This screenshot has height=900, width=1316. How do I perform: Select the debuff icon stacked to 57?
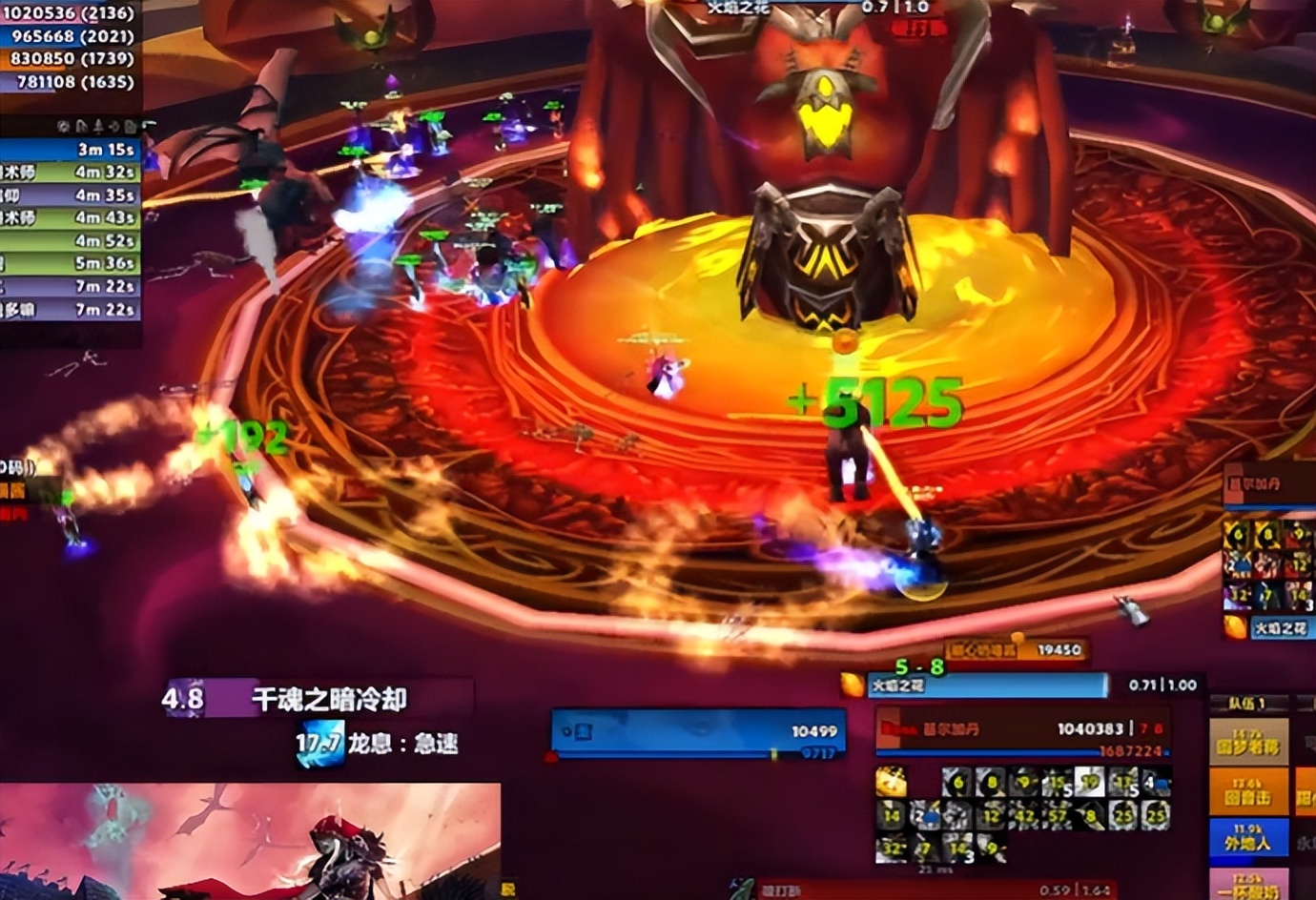[1059, 815]
